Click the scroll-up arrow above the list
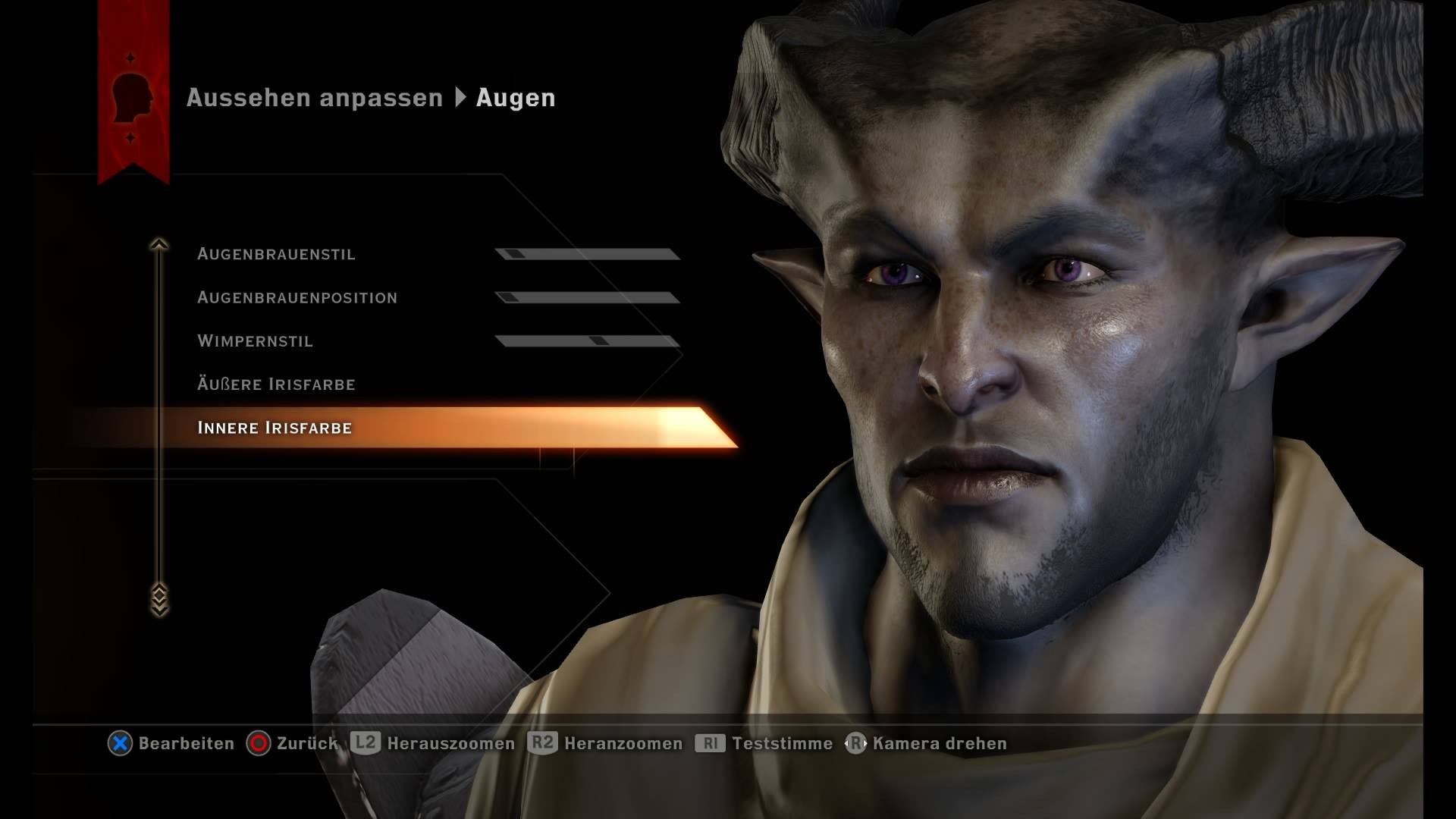Image resolution: width=1456 pixels, height=819 pixels. (x=158, y=244)
